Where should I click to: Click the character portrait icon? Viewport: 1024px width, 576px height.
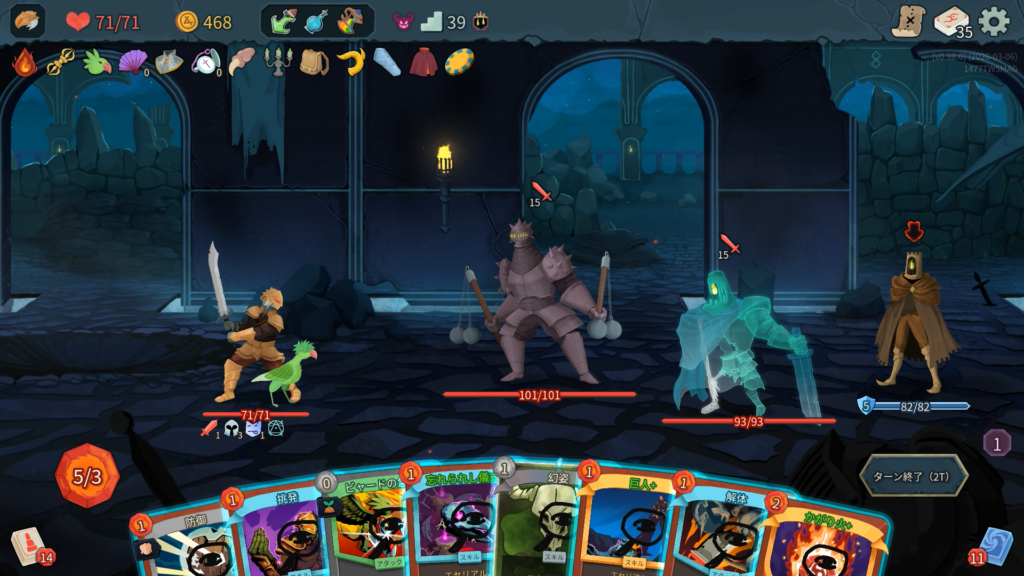pyautogui.click(x=28, y=21)
